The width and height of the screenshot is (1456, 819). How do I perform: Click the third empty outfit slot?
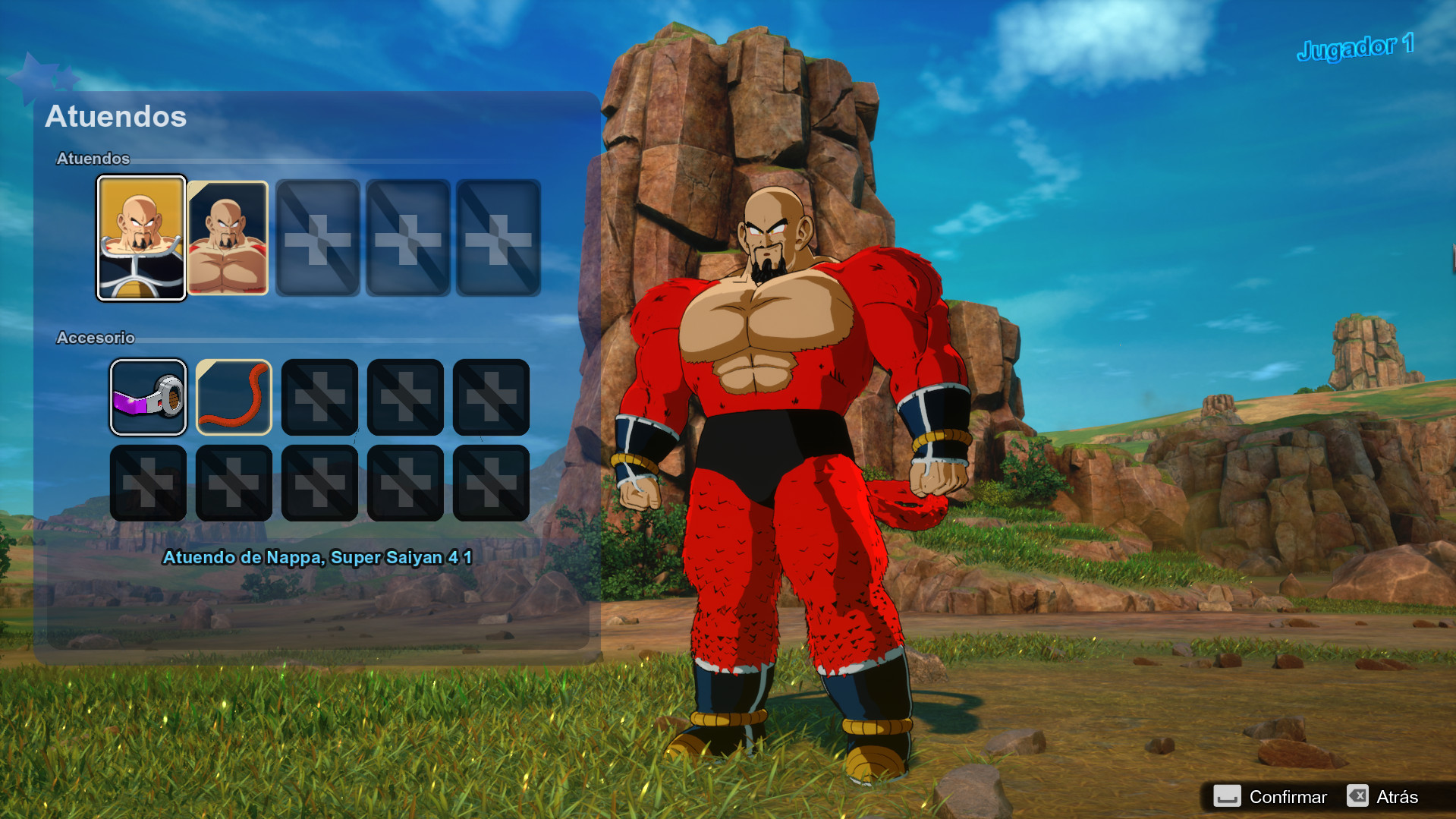click(319, 238)
